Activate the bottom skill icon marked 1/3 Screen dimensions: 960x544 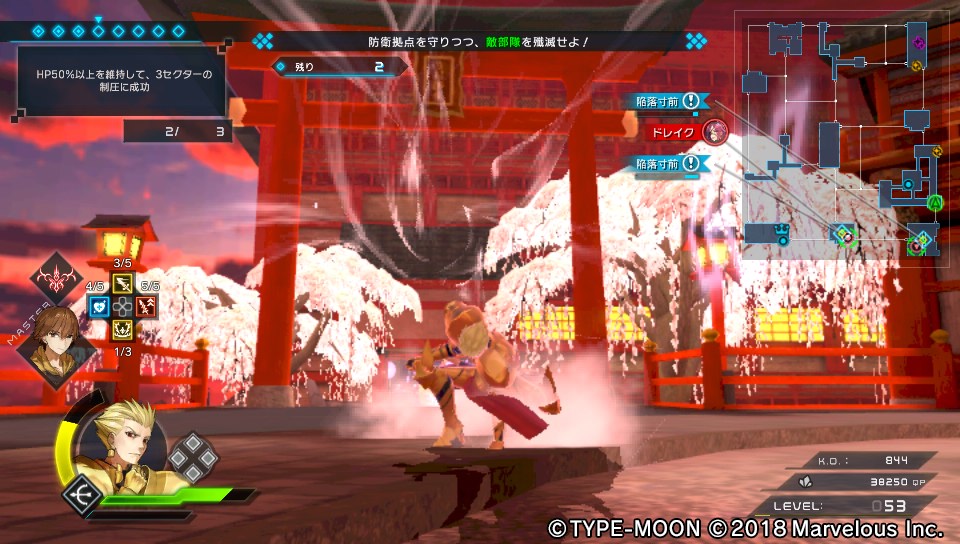[123, 328]
